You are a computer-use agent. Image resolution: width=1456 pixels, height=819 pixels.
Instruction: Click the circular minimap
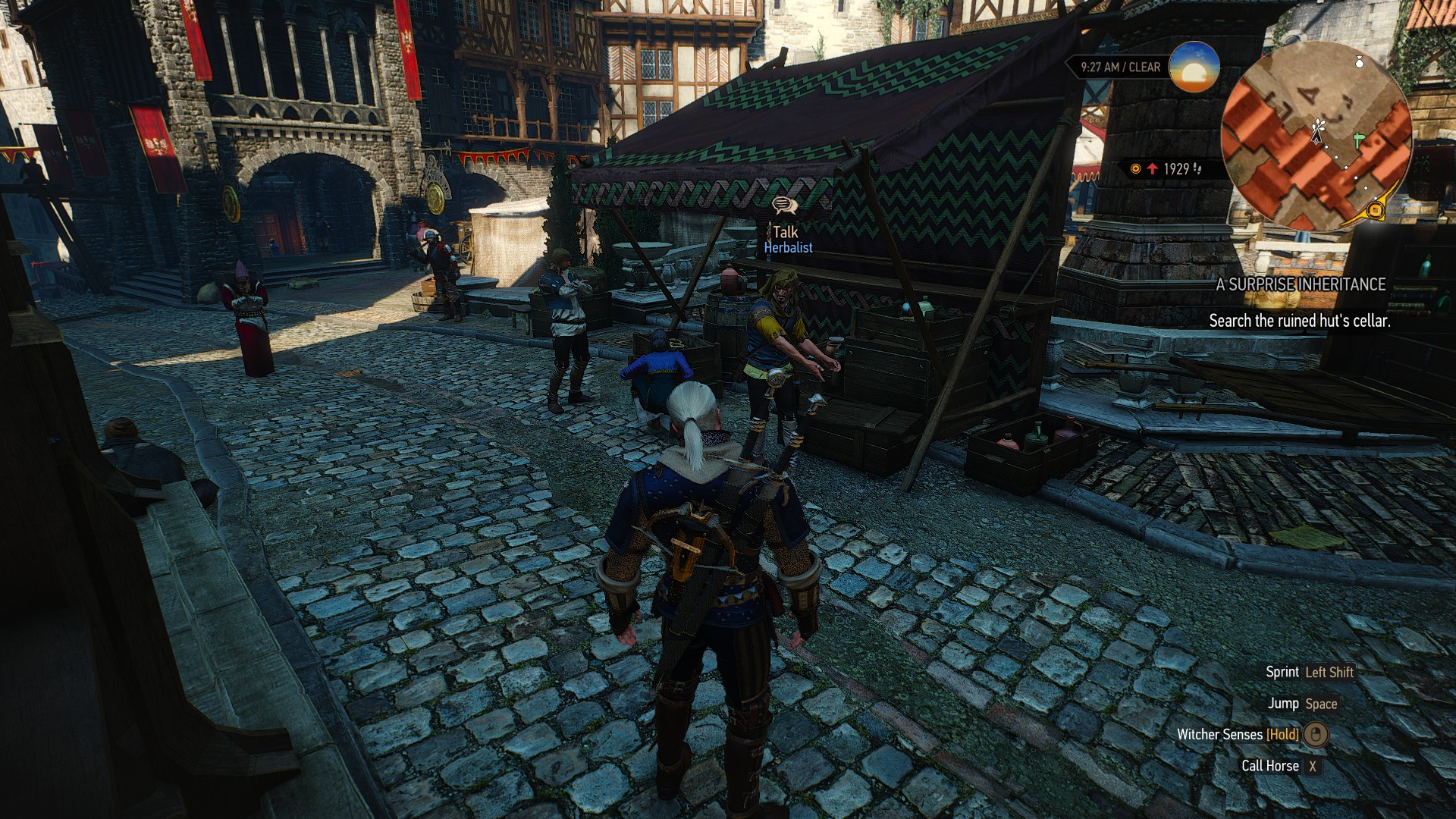pos(1316,136)
